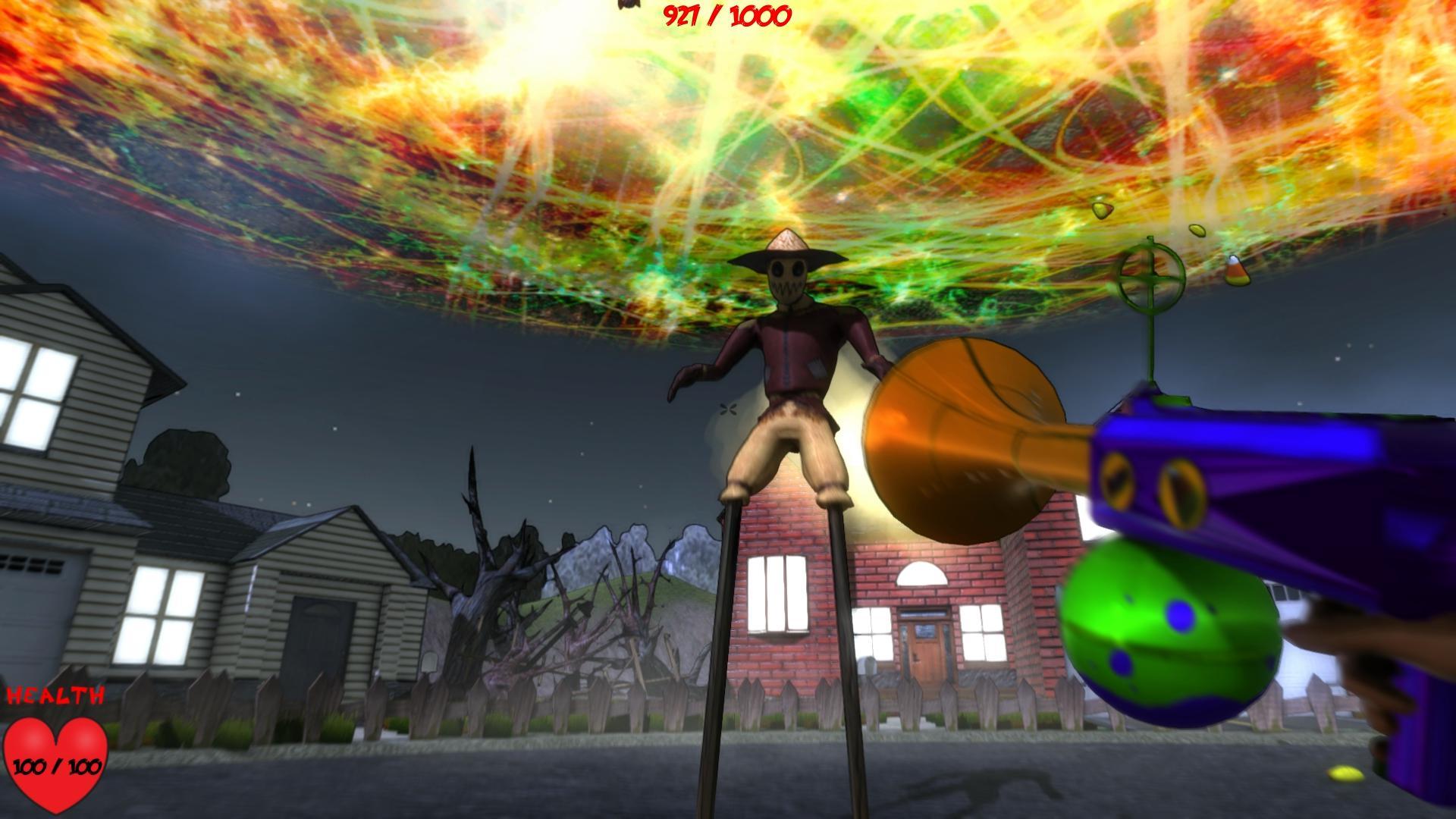Click the 100 / 100 health value
This screenshot has width=1456, height=819.
pyautogui.click(x=58, y=766)
